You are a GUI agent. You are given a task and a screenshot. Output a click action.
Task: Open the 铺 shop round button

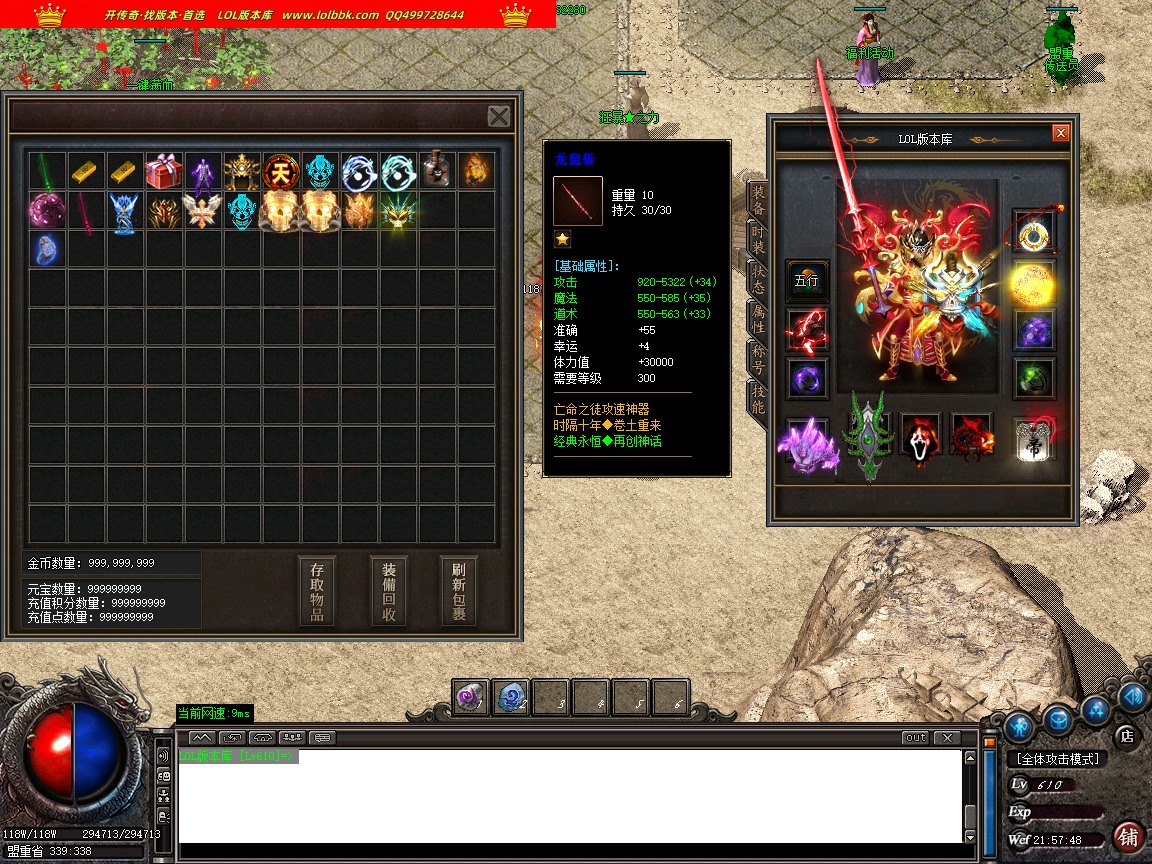coord(1128,836)
